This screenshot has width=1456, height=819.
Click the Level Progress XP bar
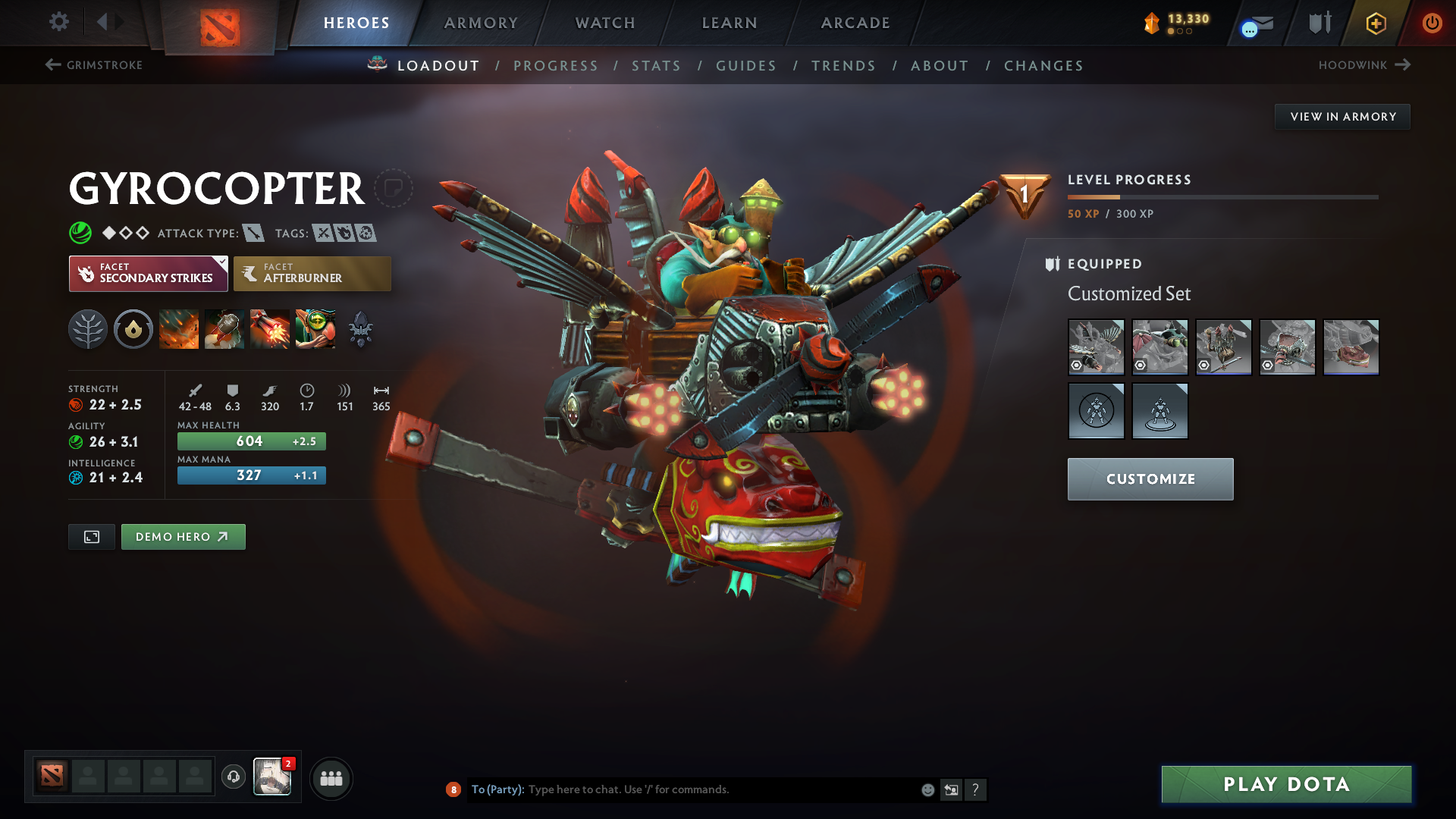tap(1223, 197)
